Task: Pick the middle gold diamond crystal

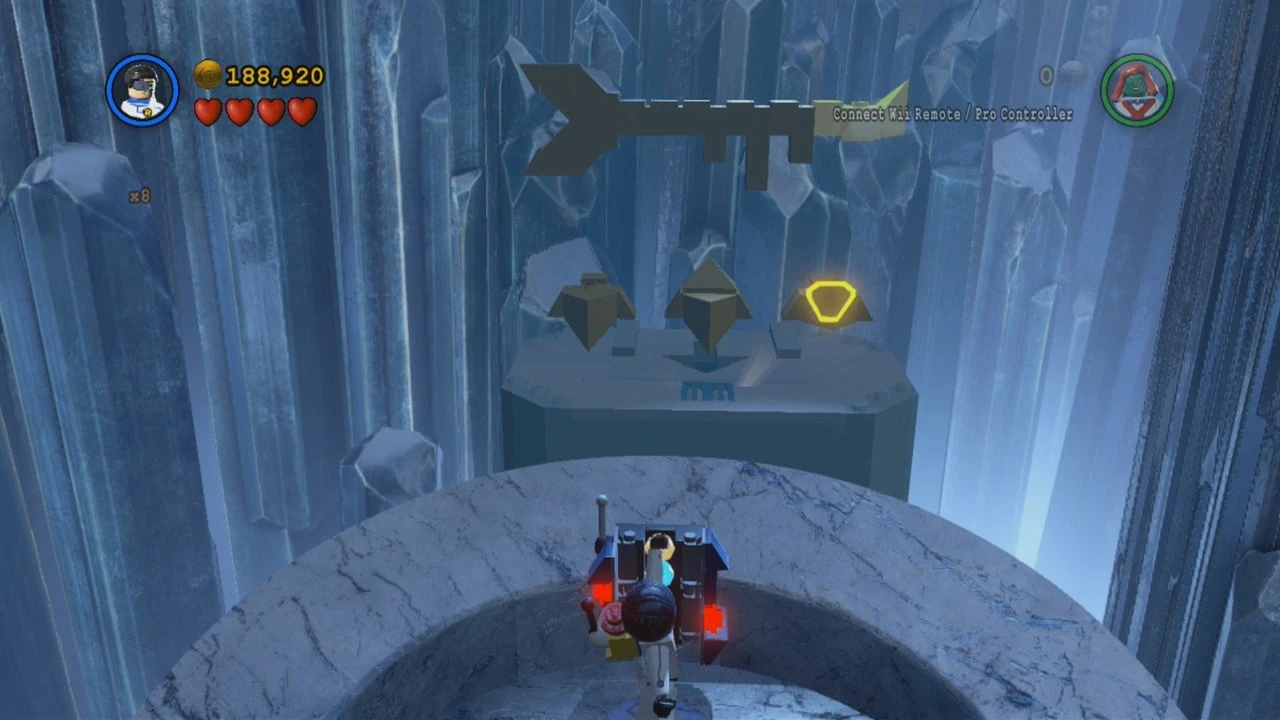Action: coord(707,300)
